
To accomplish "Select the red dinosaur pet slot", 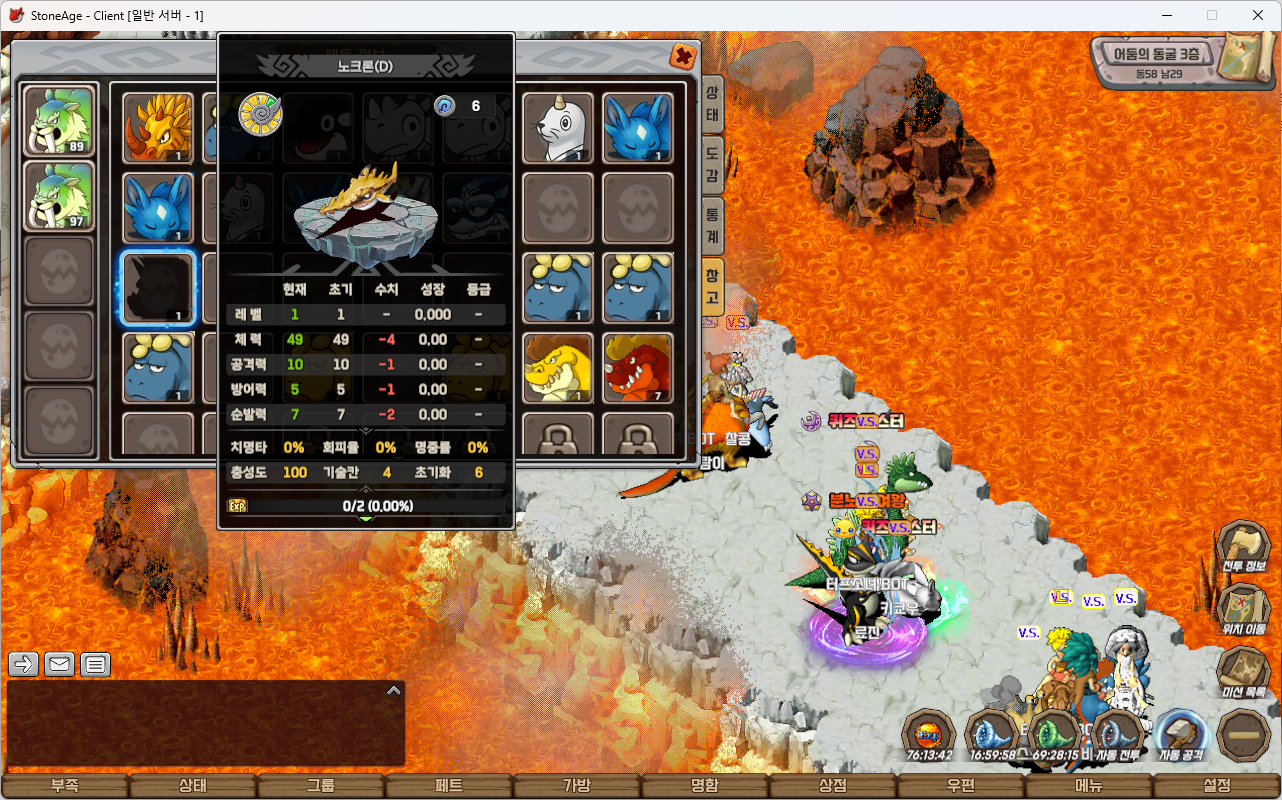I will pos(638,368).
